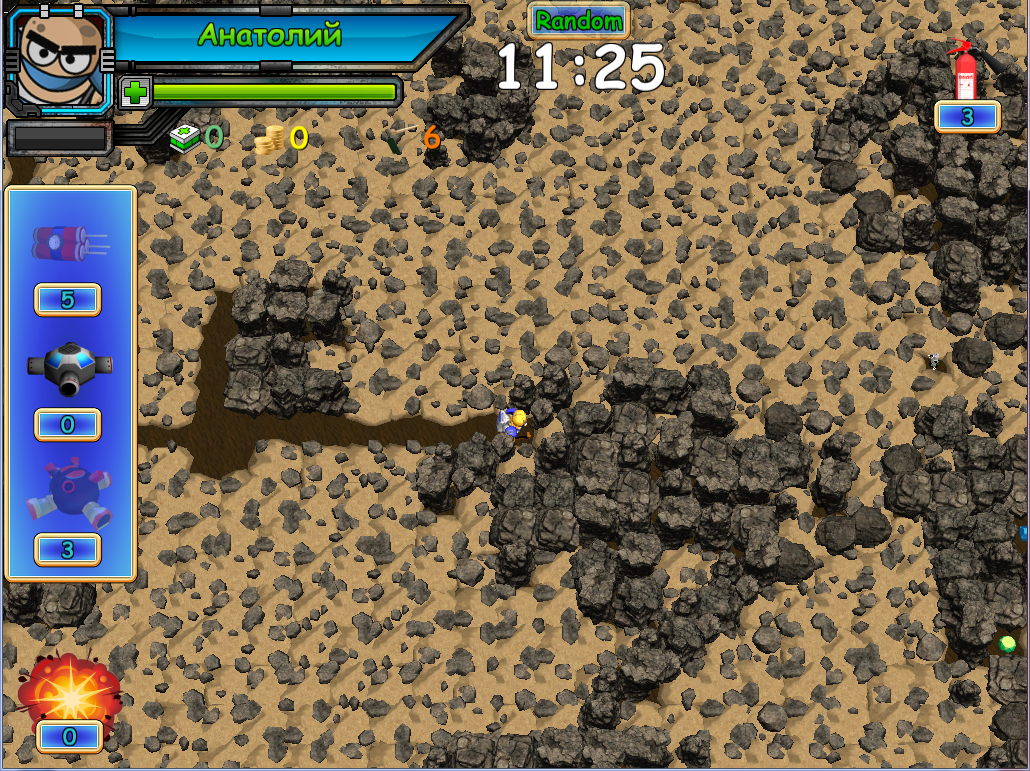Trigger the explosion detonate icon

coord(68,688)
